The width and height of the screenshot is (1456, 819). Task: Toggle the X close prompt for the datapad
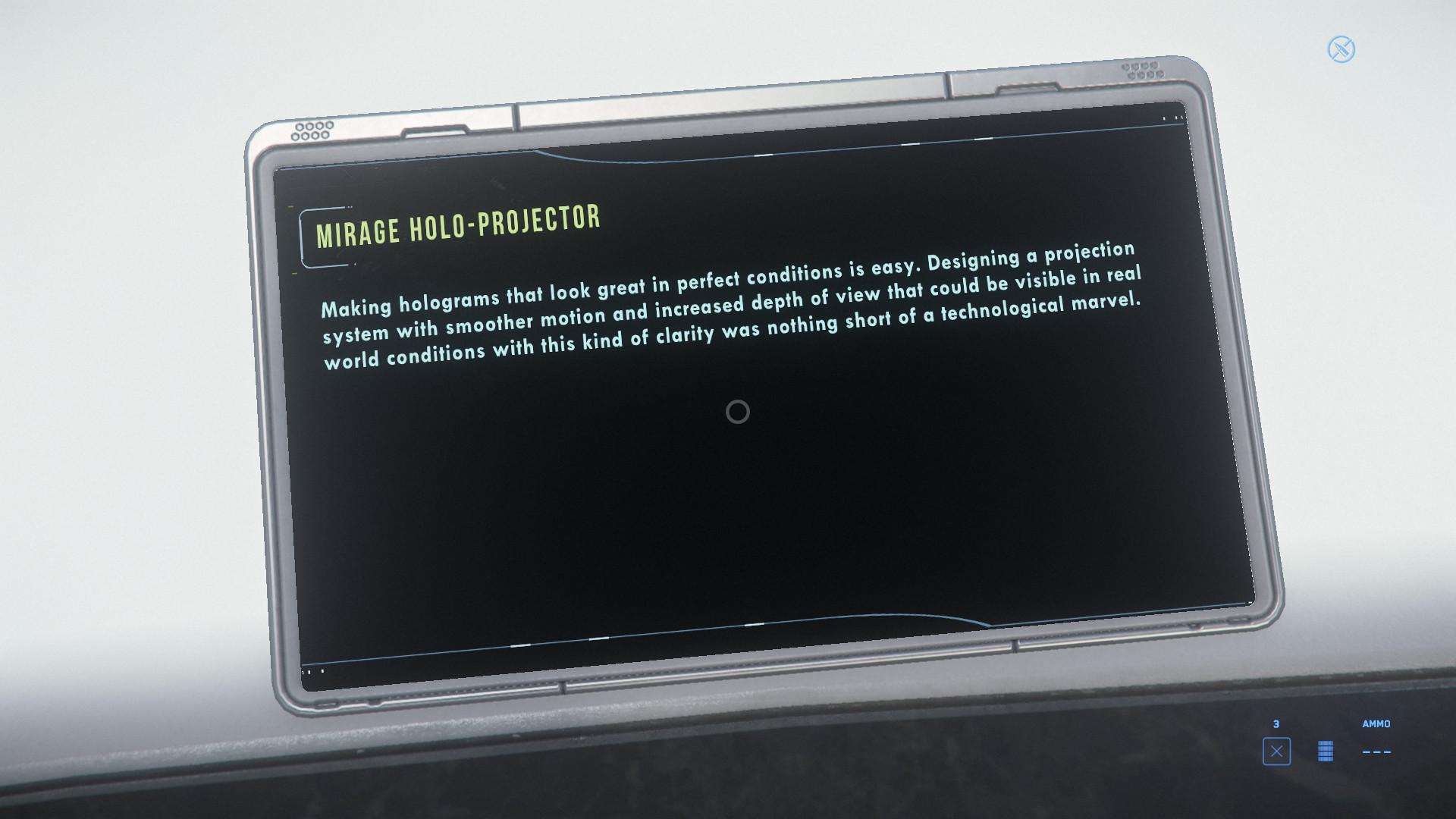[x=1277, y=752]
